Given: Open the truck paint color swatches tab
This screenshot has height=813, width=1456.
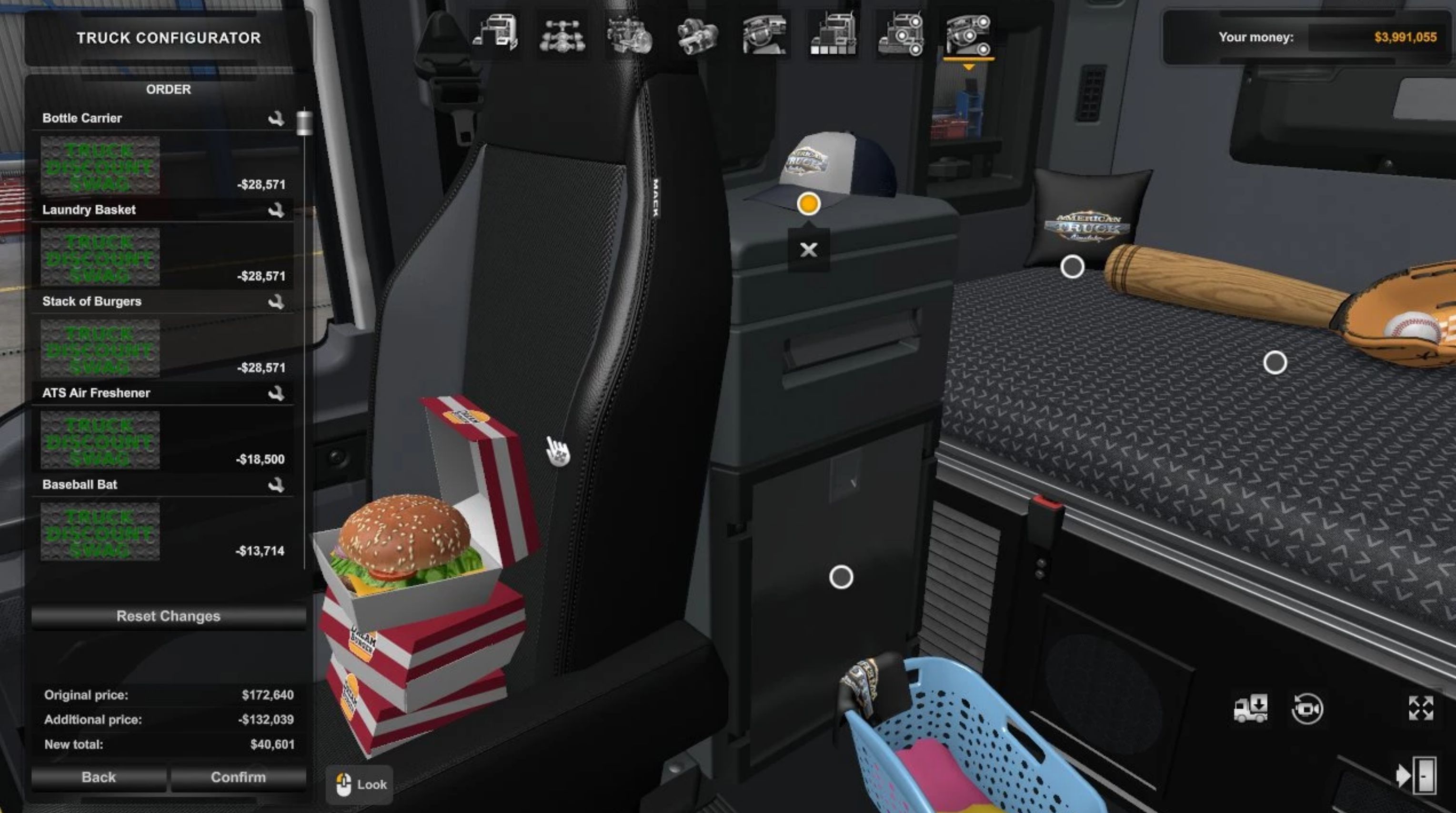Looking at the screenshot, I should [x=832, y=36].
